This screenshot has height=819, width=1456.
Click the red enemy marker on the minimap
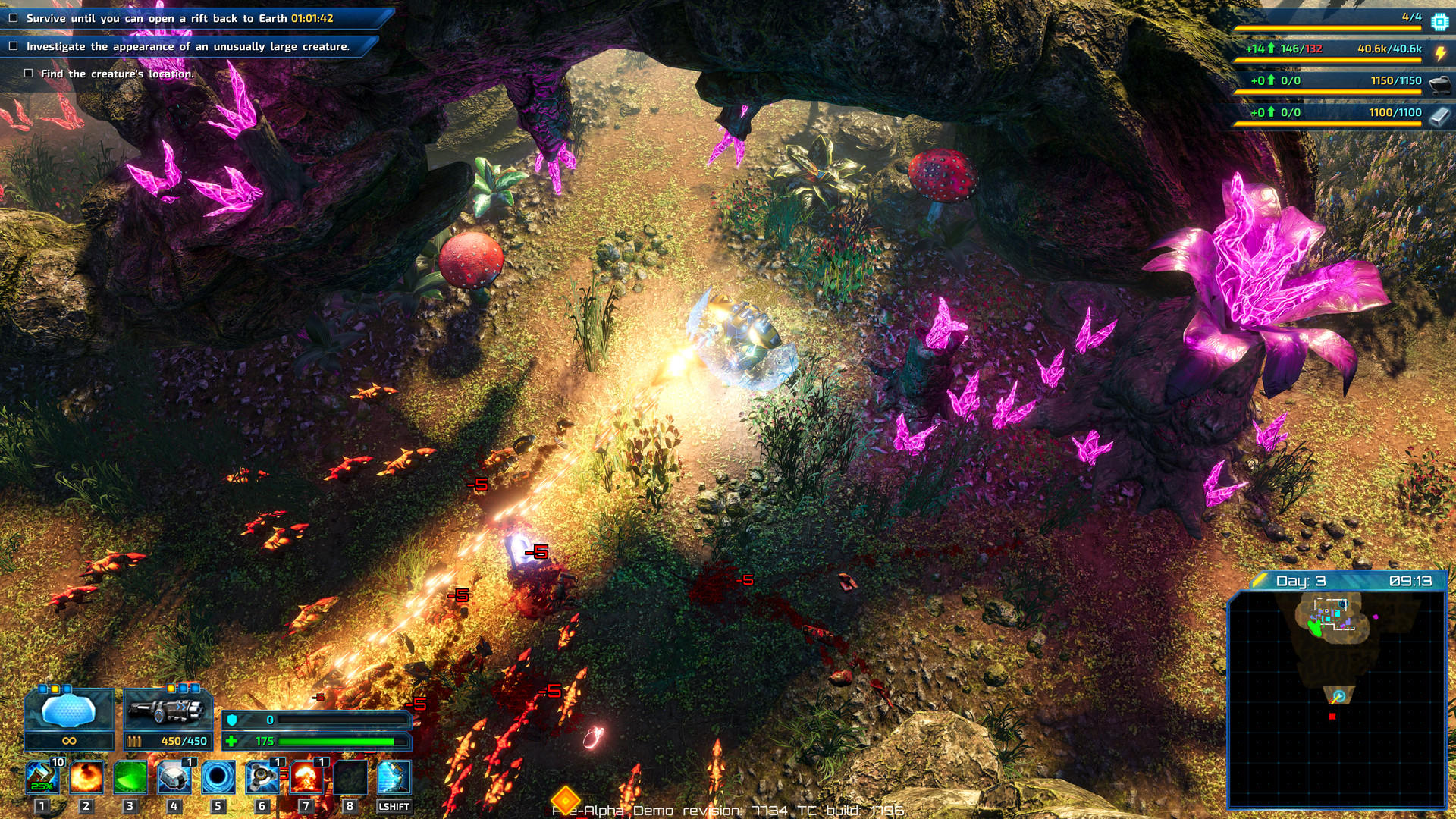pos(1332,716)
